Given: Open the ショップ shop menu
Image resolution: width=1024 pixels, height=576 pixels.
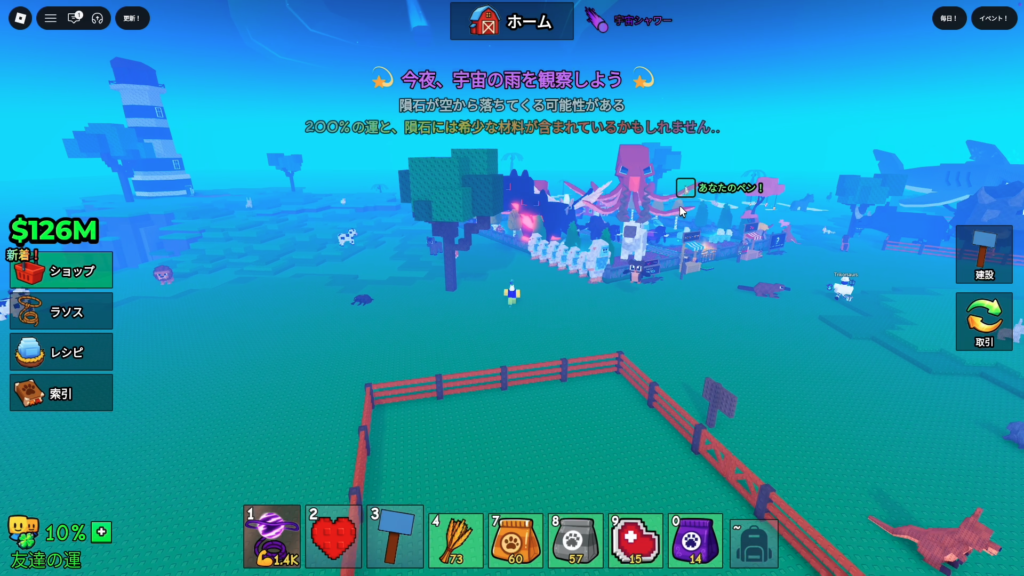Looking at the screenshot, I should 61,271.
